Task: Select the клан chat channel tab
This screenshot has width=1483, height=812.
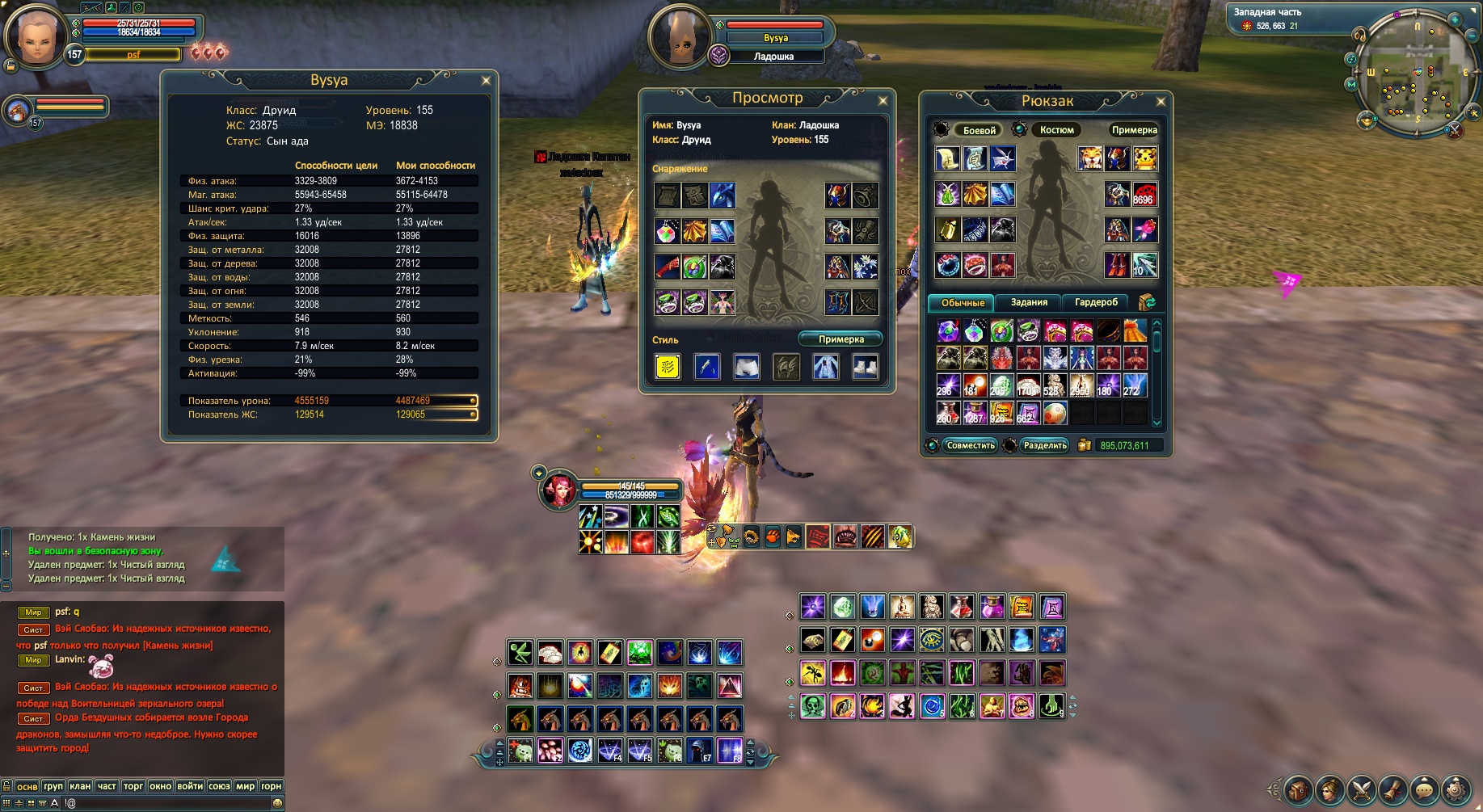Action: pyautogui.click(x=80, y=786)
